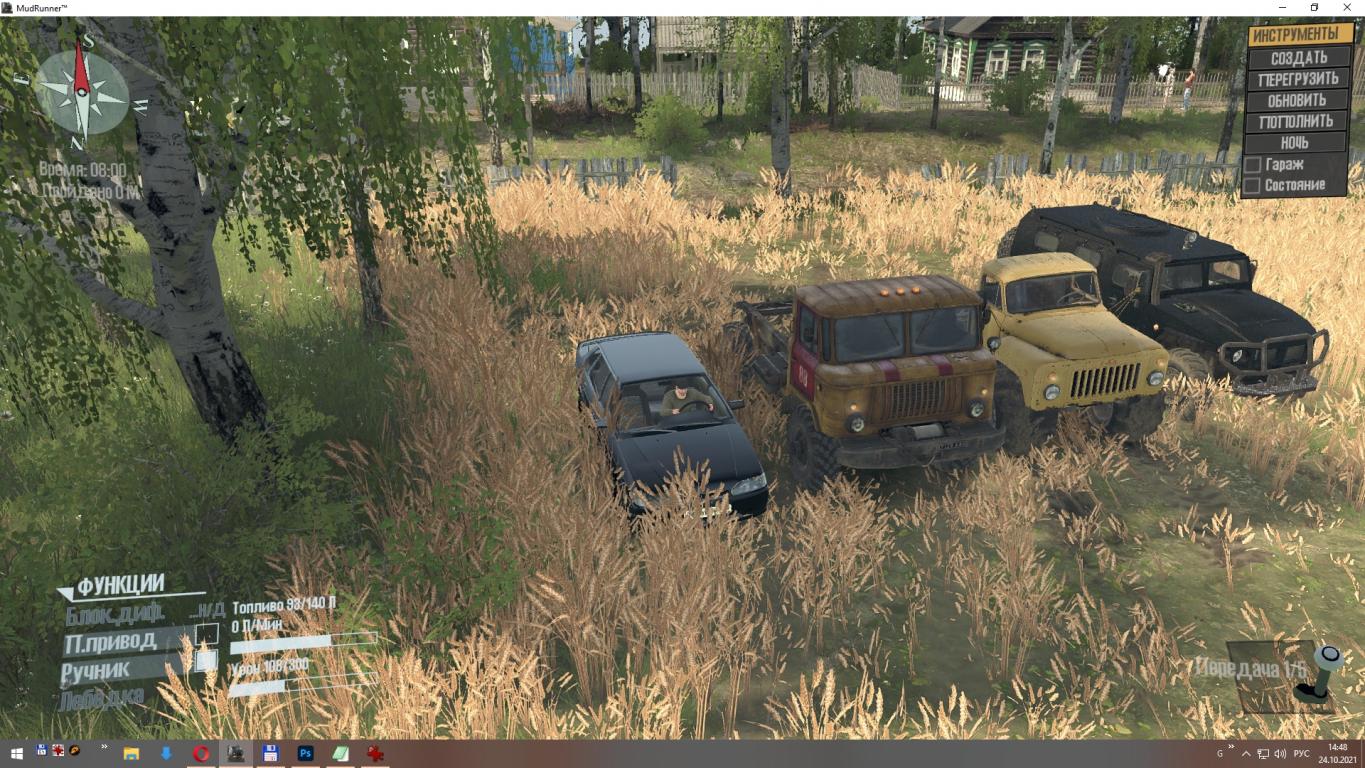The height and width of the screenshot is (768, 1365).
Task: Activate the Пополнить refill button
Action: pos(1298,121)
